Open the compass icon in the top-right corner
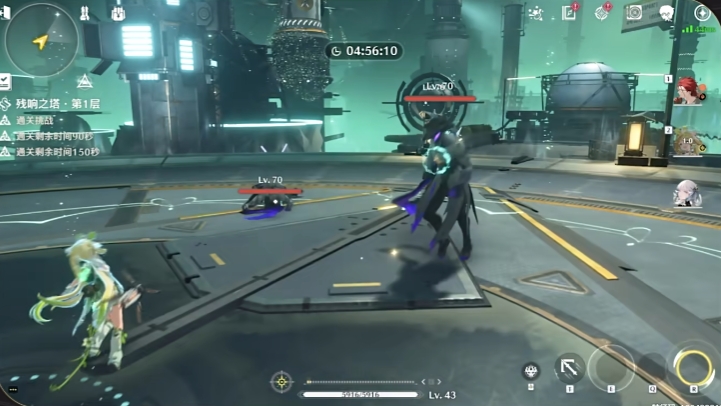The image size is (721, 406). (701, 12)
